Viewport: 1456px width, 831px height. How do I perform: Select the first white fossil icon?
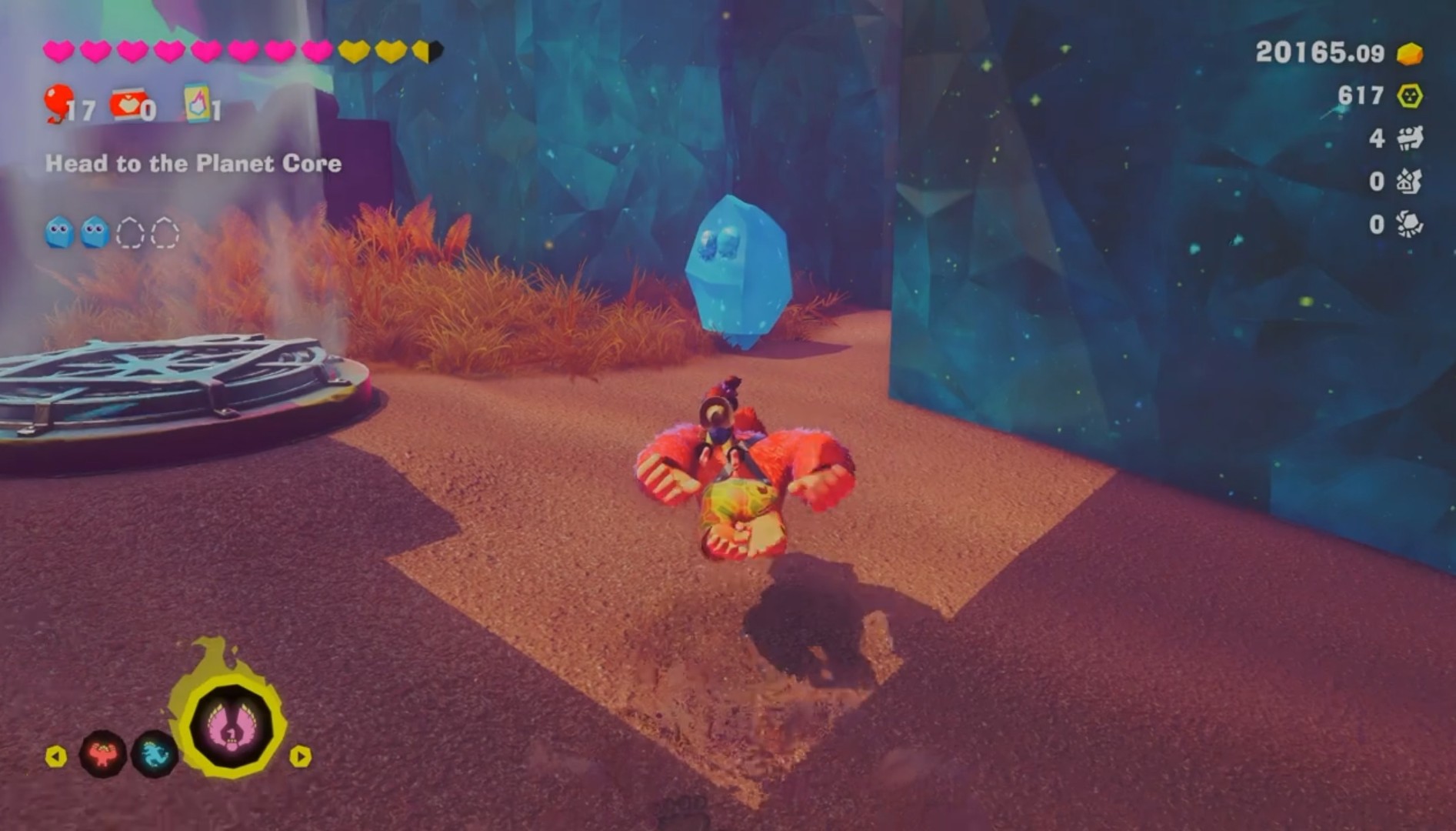pyautogui.click(x=1409, y=138)
